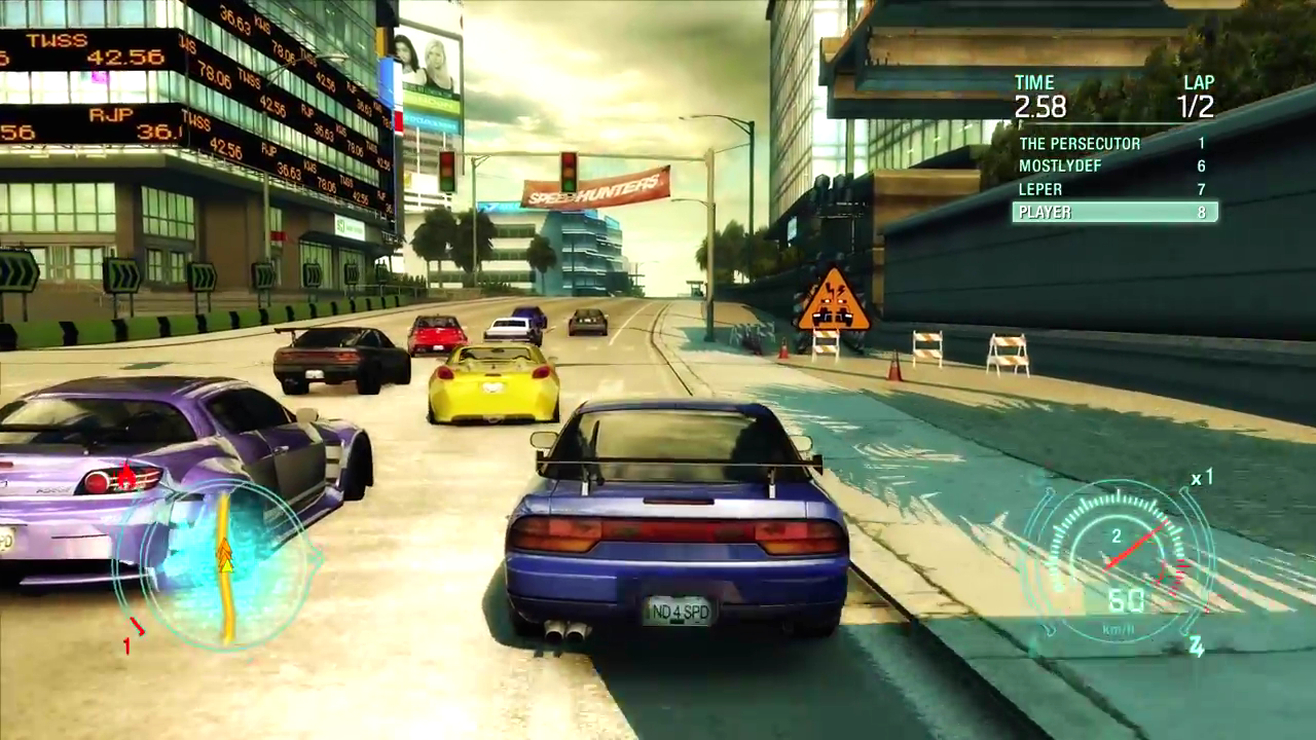Image resolution: width=1316 pixels, height=740 pixels.
Task: Click the yellow route arrow on the minimap
Action: 225,558
